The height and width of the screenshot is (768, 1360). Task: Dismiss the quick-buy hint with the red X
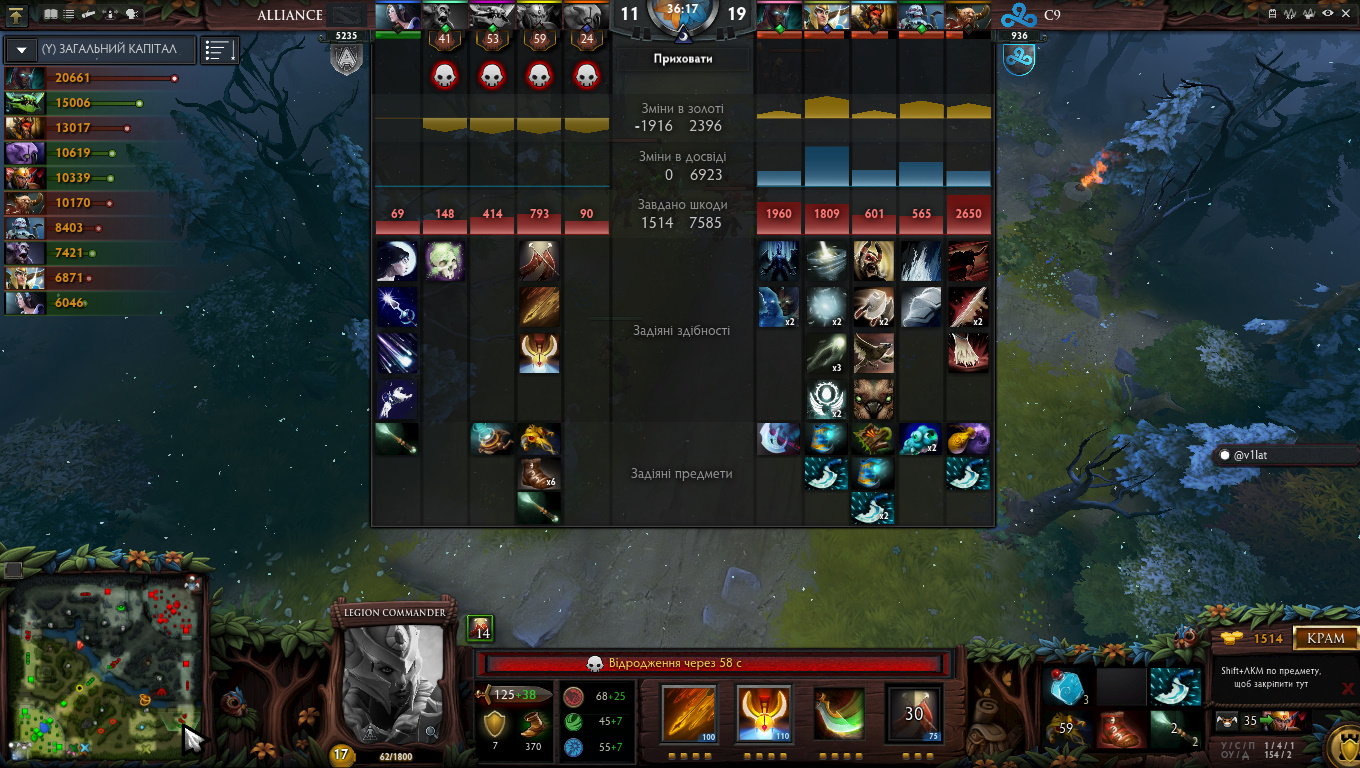[x=1348, y=688]
